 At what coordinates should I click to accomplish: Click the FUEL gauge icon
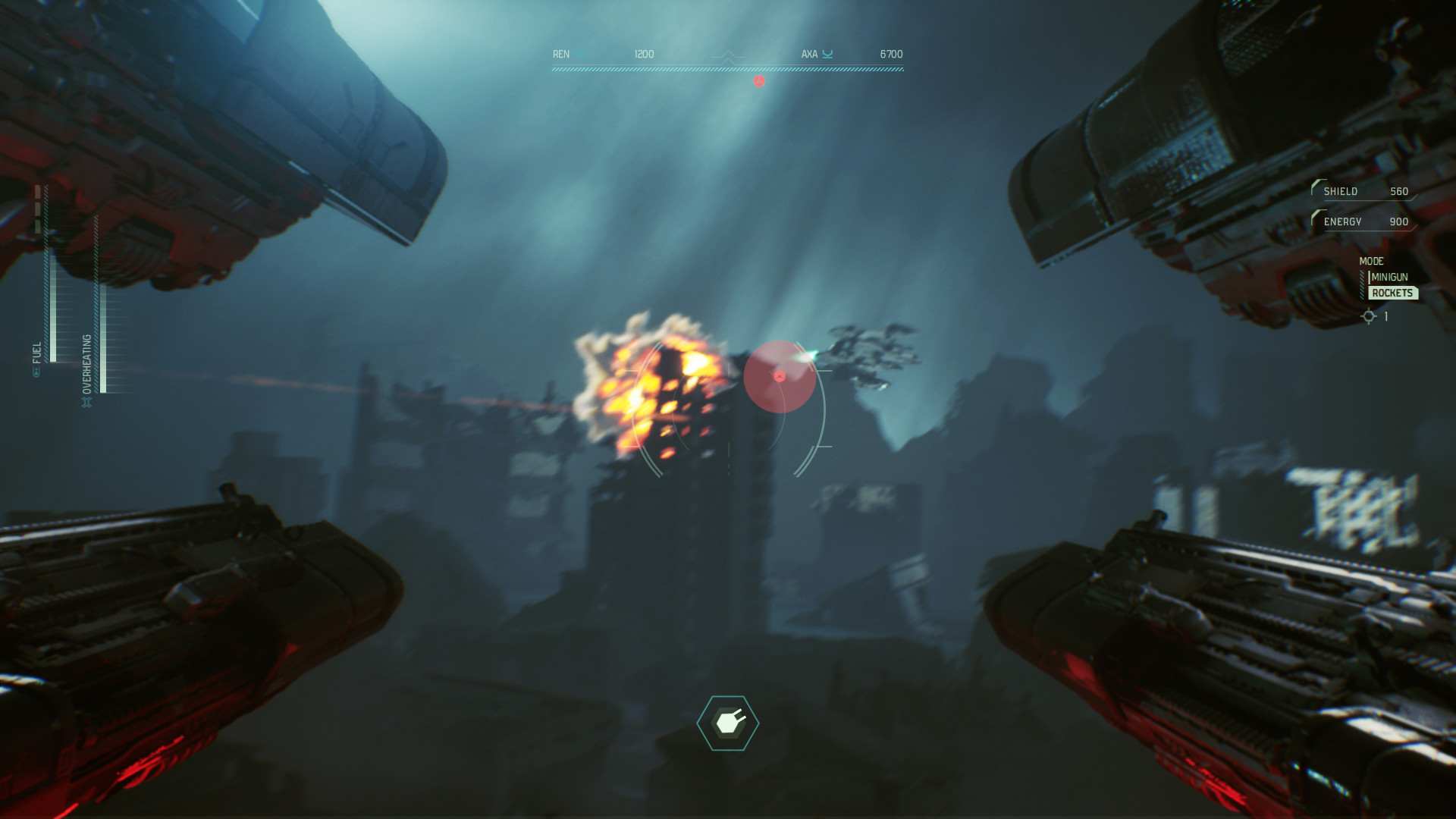pyautogui.click(x=36, y=372)
